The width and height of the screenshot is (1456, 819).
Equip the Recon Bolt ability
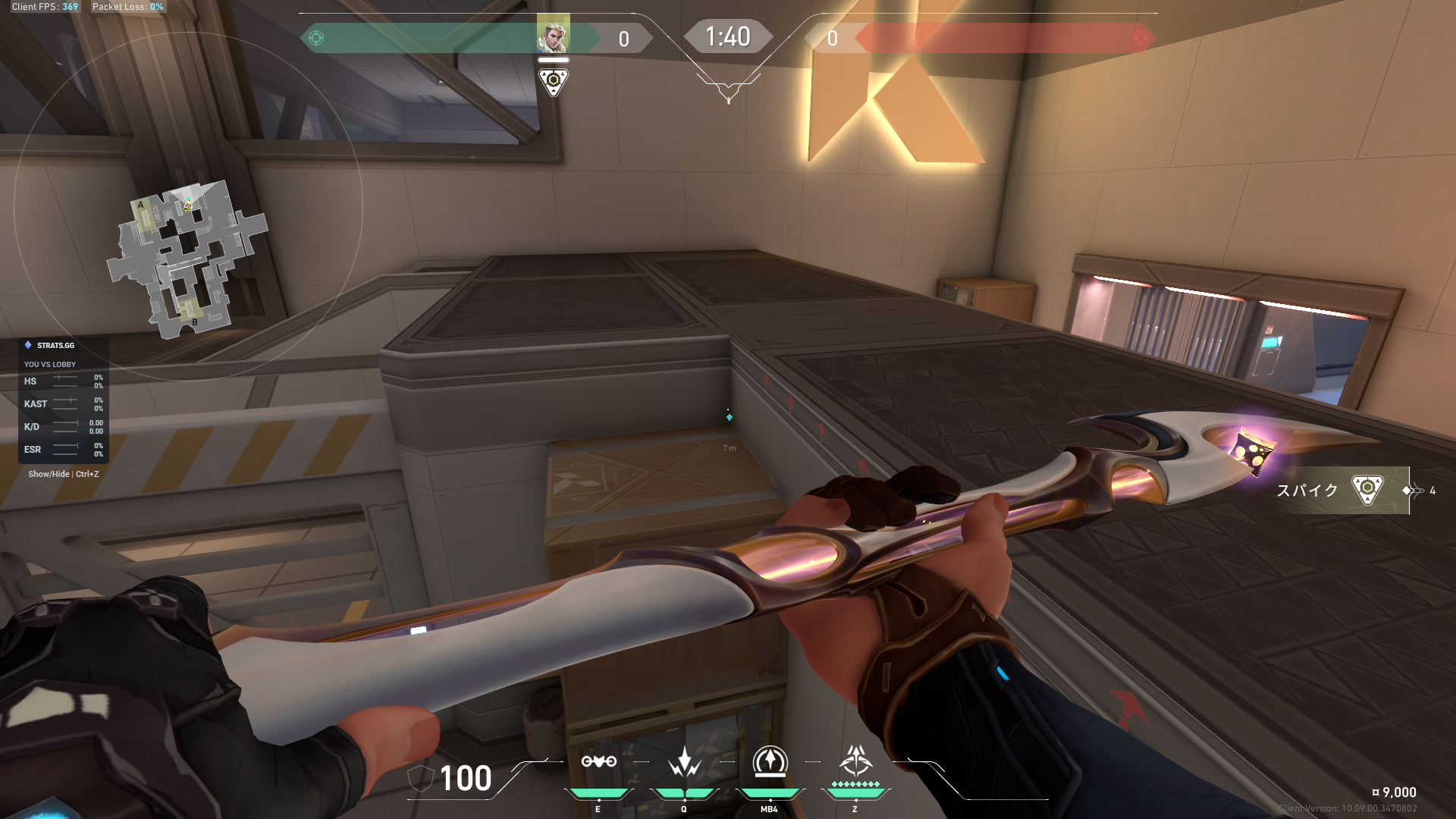(770, 762)
